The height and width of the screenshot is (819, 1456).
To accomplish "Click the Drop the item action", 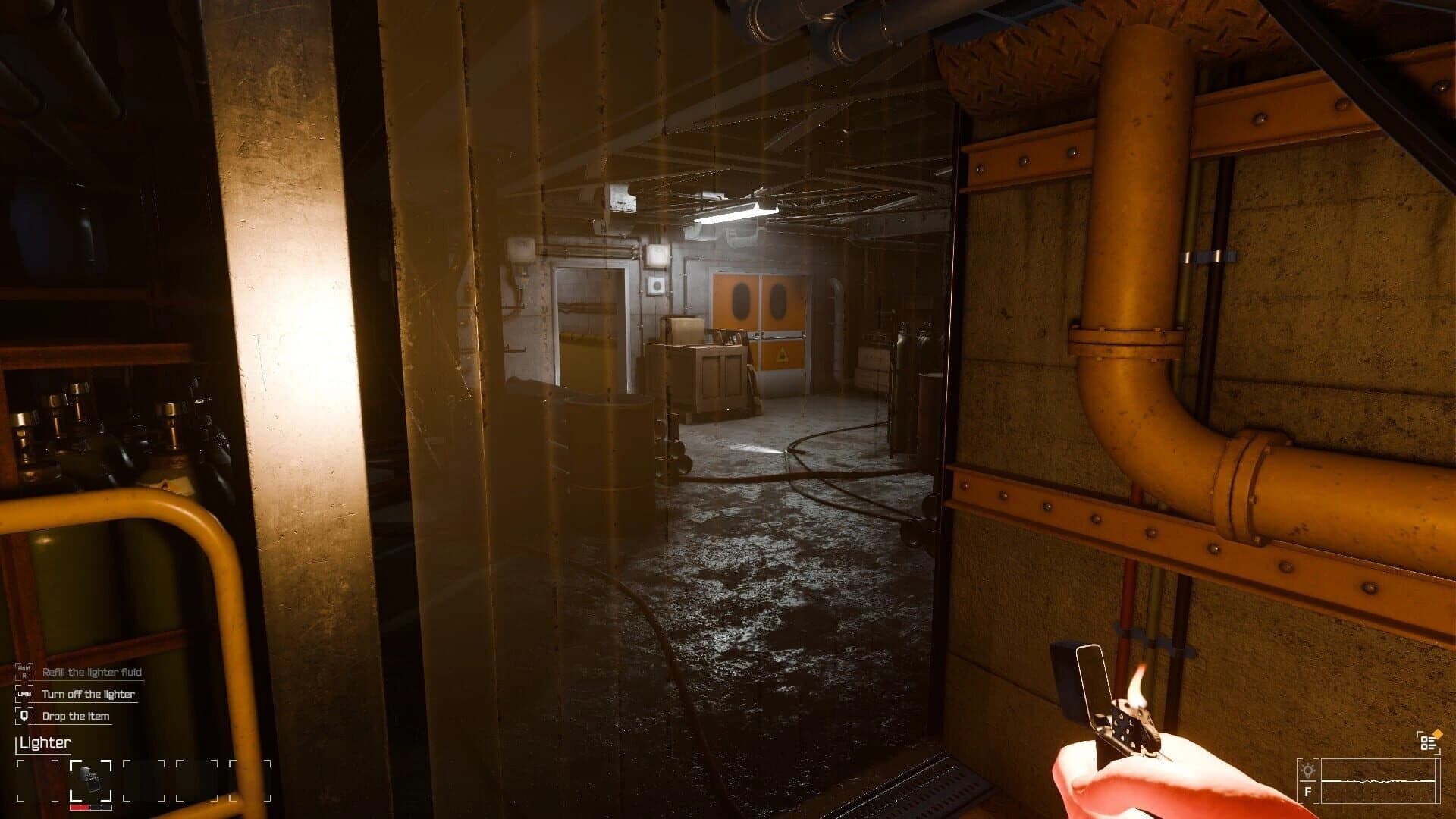I will point(77,717).
